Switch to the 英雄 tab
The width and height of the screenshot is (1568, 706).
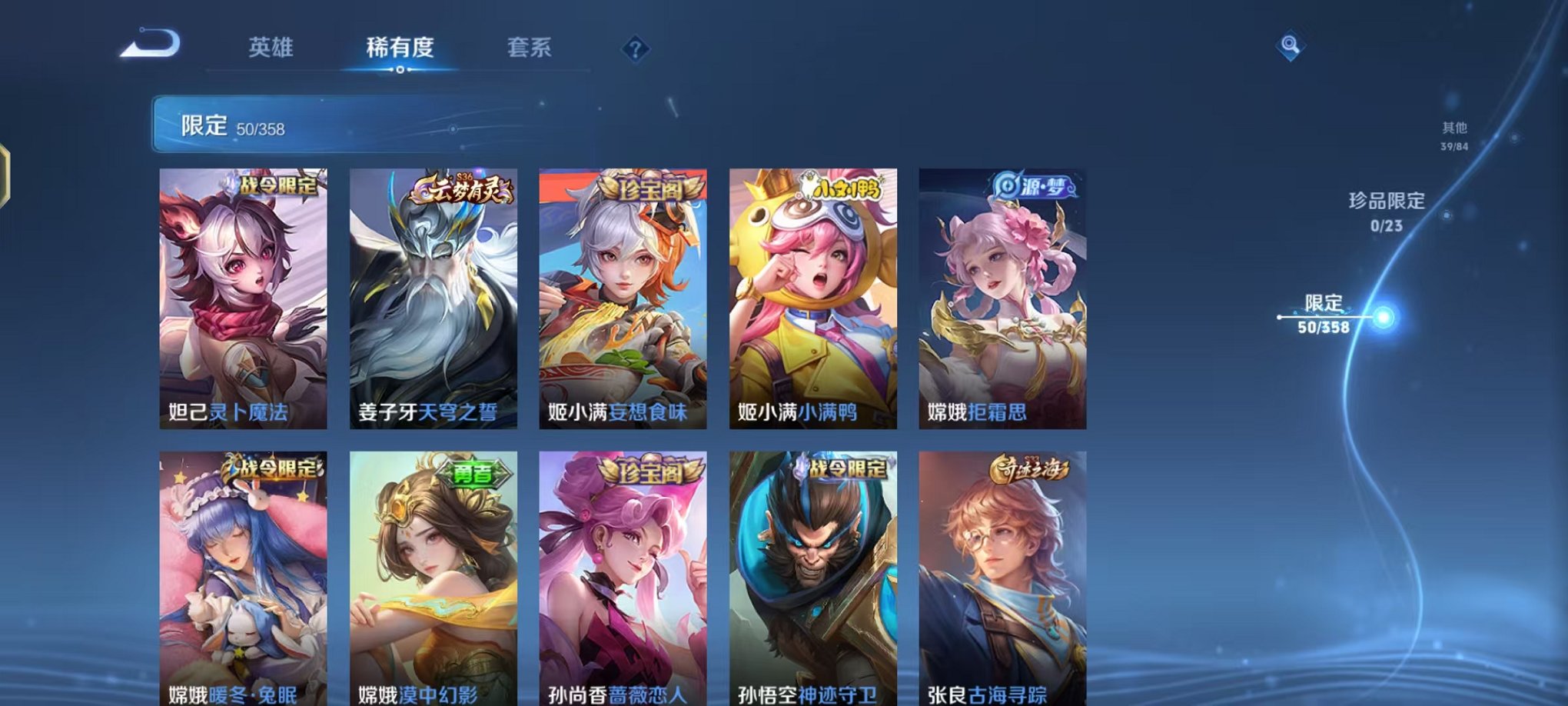272,48
